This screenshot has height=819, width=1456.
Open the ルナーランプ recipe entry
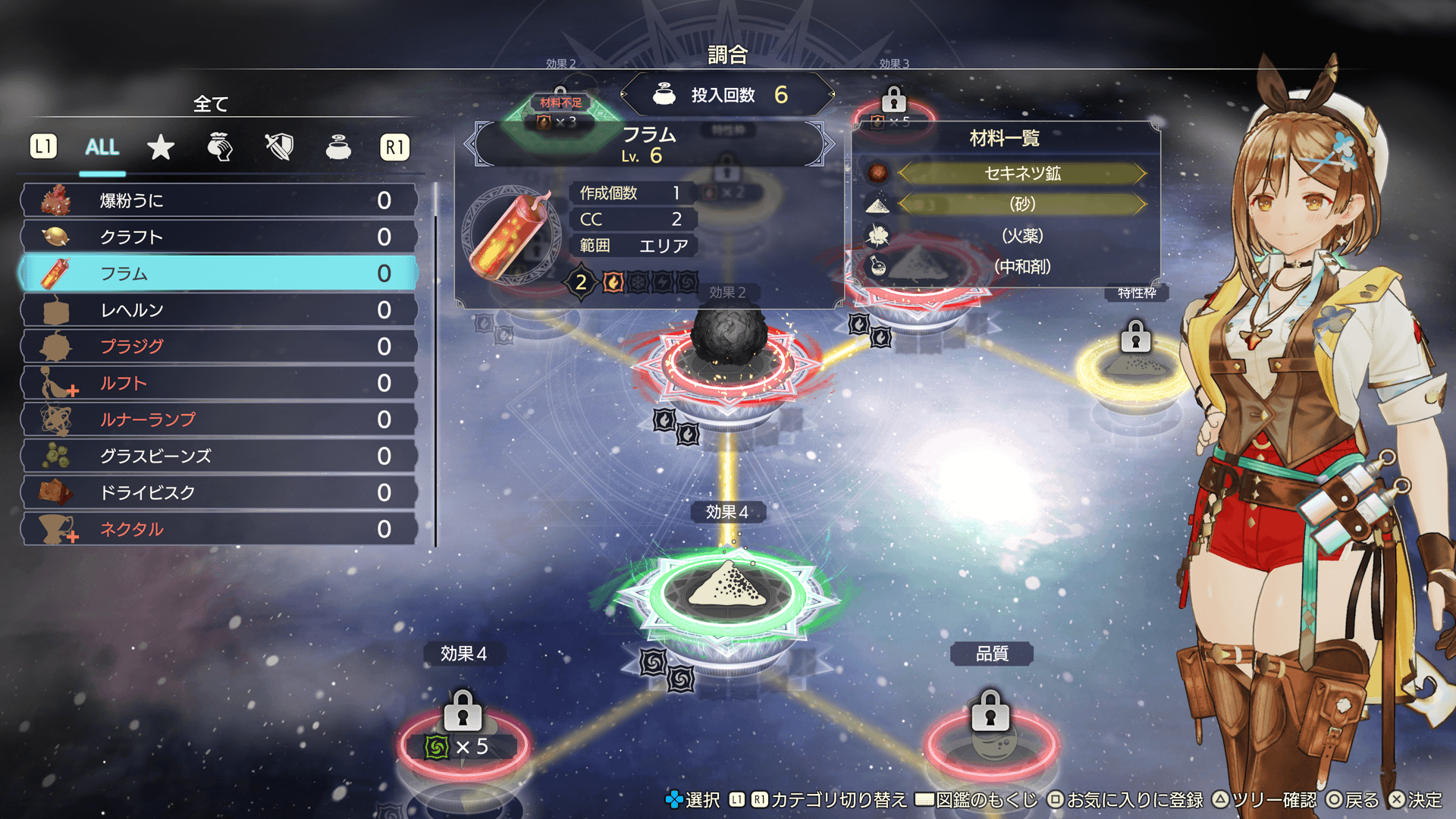pos(220,419)
